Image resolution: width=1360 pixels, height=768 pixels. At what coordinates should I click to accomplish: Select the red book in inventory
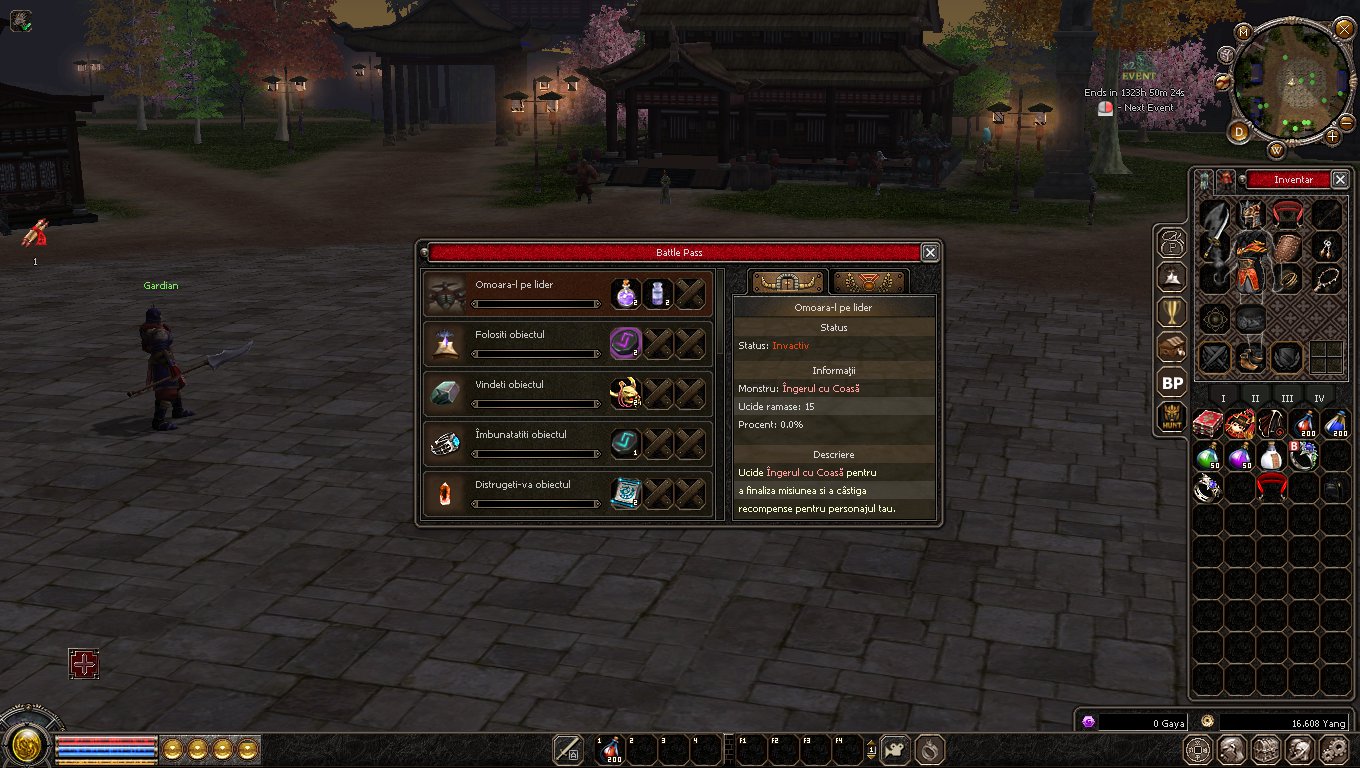[1208, 424]
